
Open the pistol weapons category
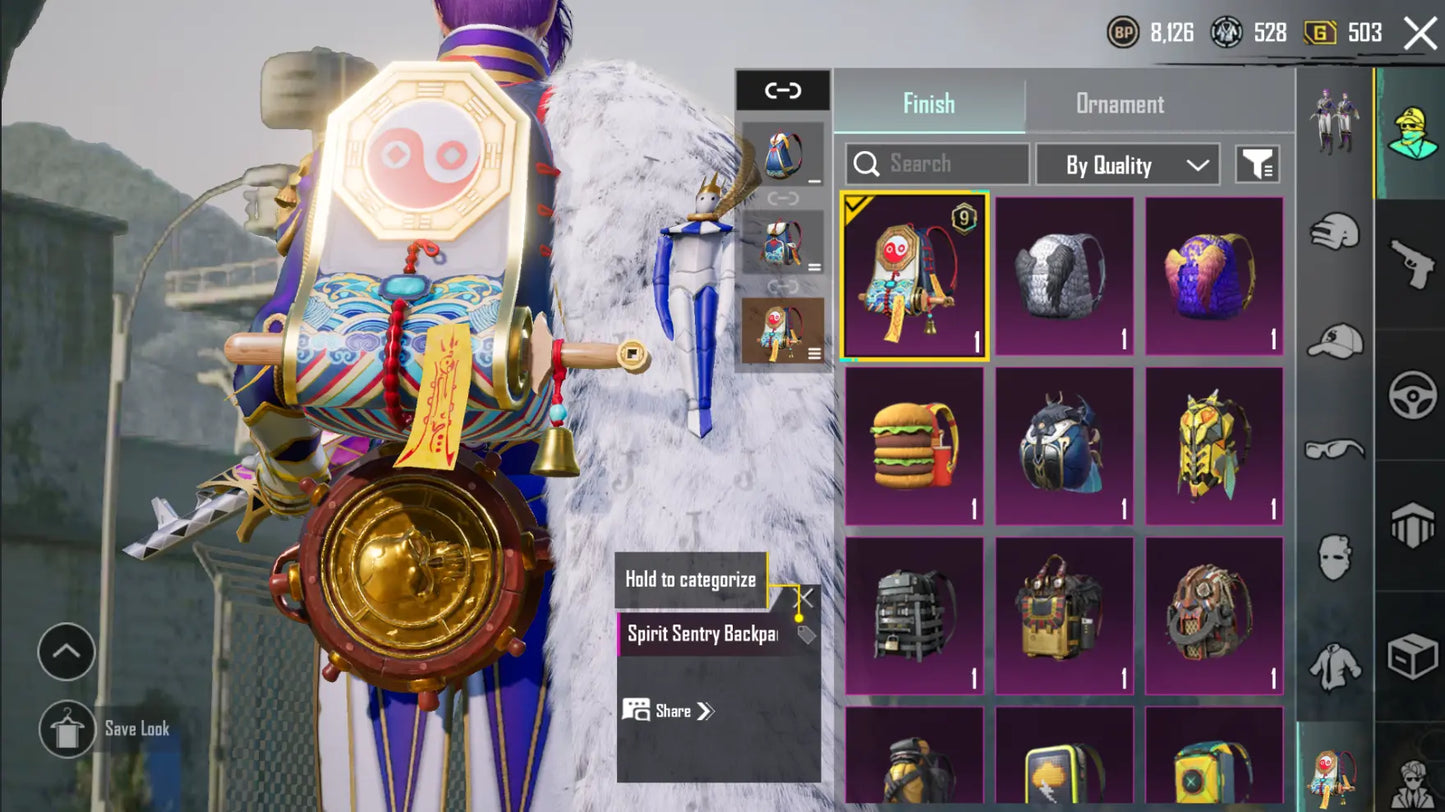[x=1412, y=264]
